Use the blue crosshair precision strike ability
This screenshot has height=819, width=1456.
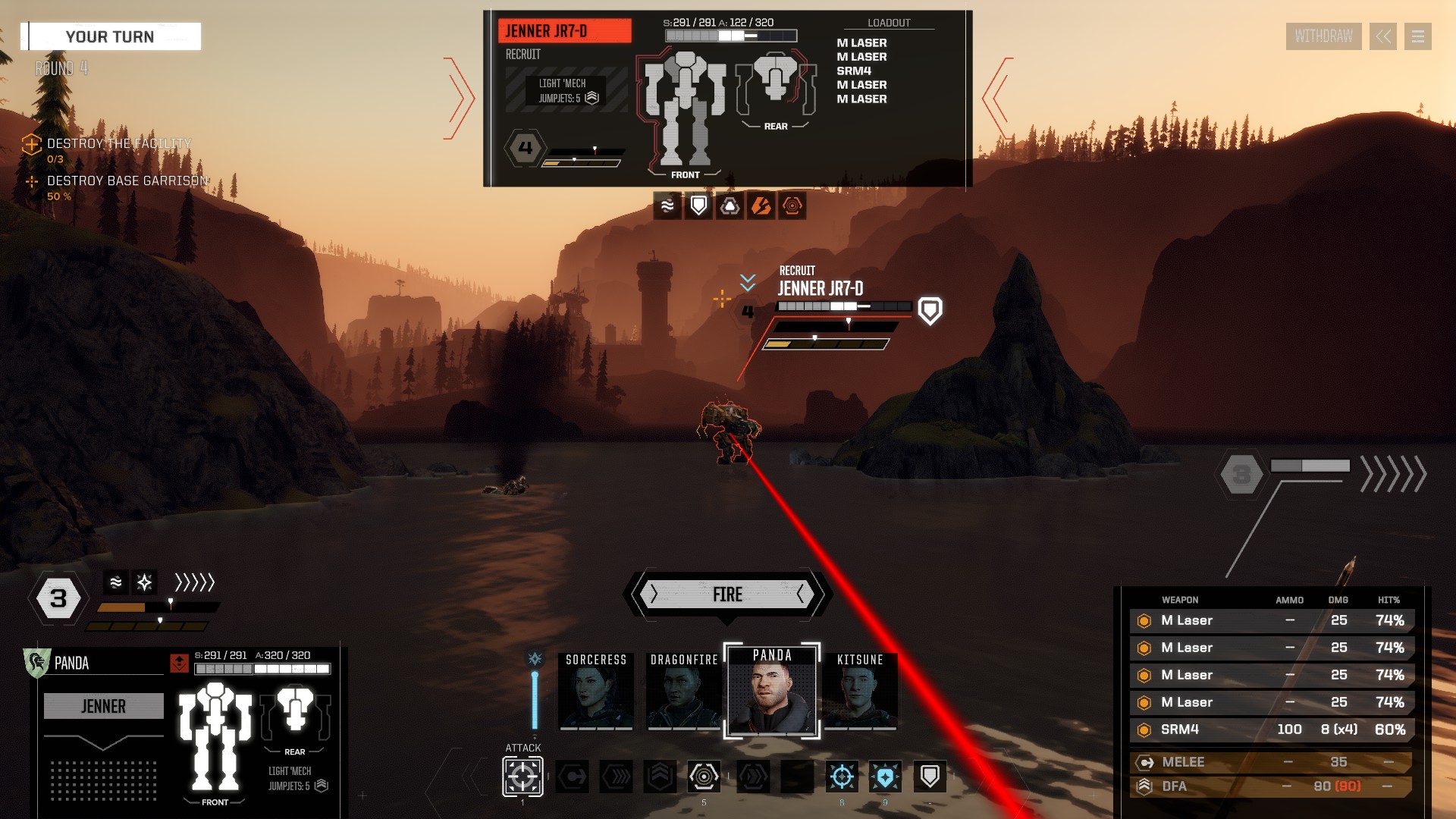click(x=842, y=777)
